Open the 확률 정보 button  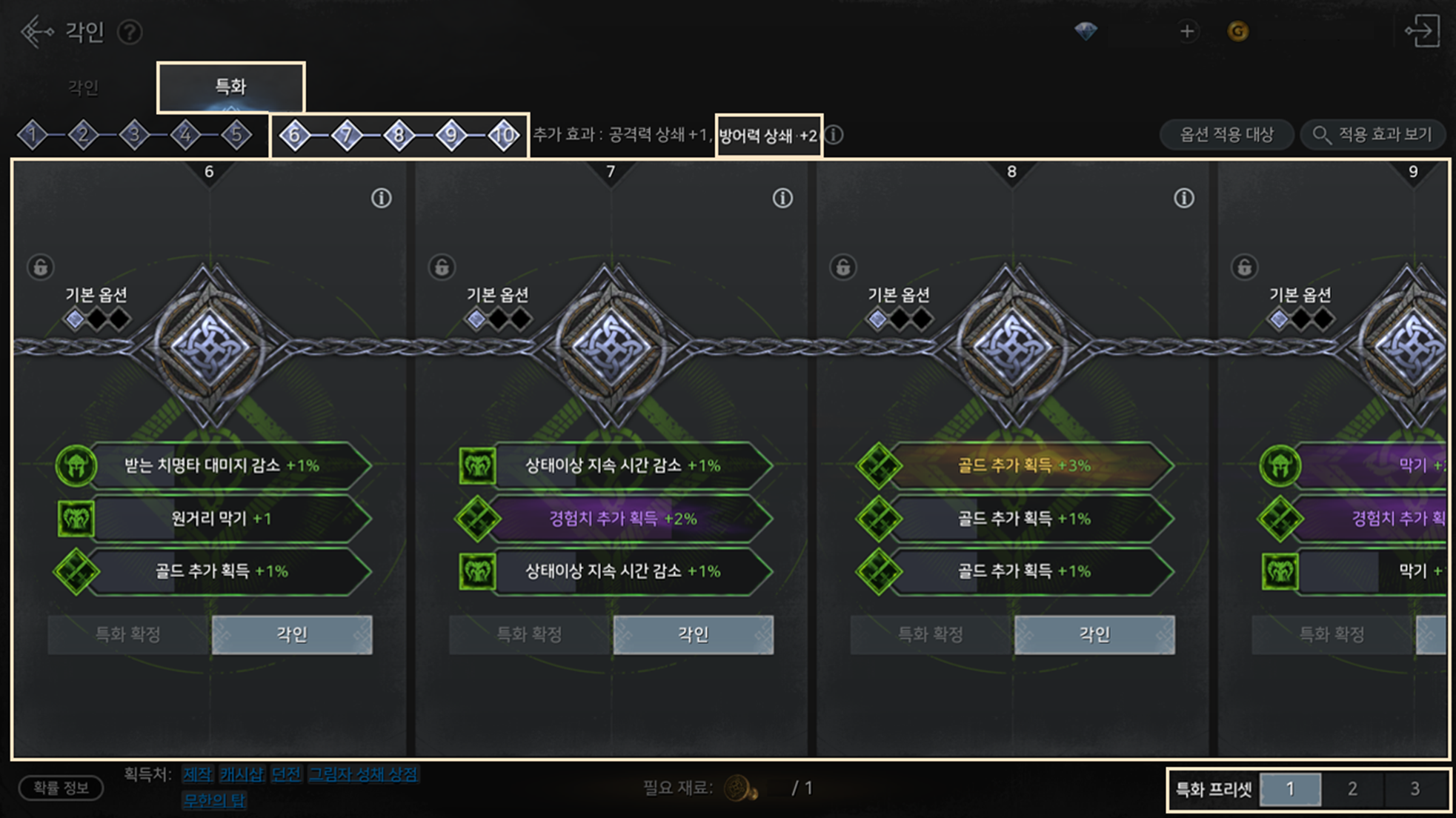(x=61, y=788)
